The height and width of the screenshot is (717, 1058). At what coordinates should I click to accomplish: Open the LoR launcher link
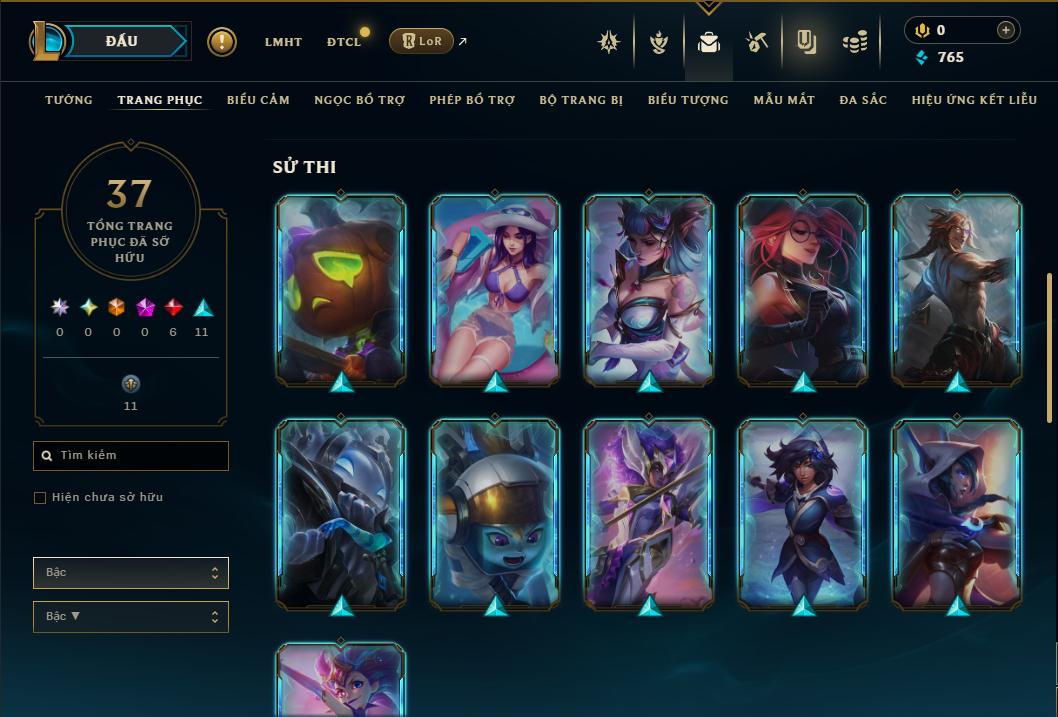coord(422,41)
